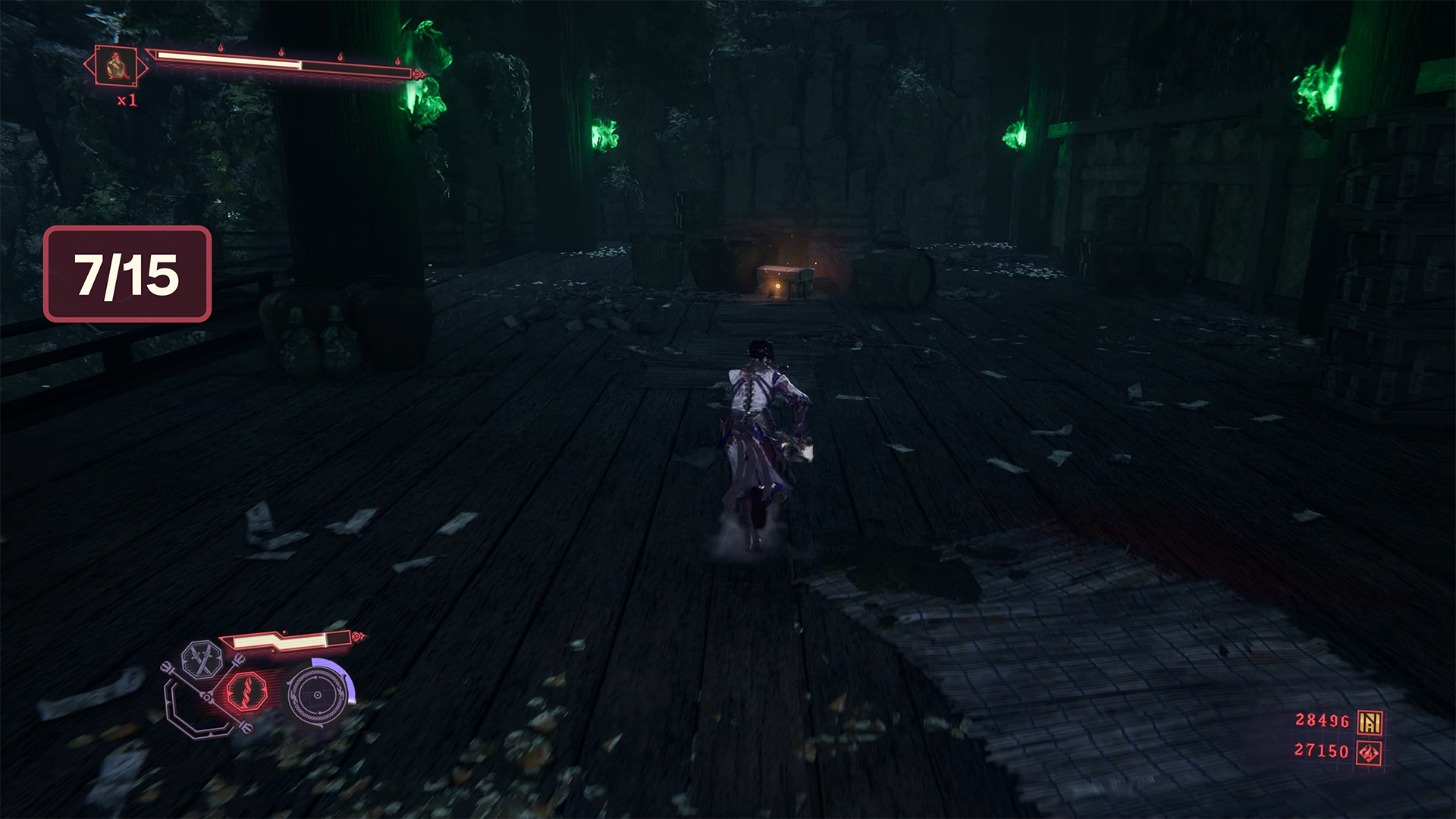Click the gold currency icon
This screenshot has width=1456, height=819.
coord(1369,722)
